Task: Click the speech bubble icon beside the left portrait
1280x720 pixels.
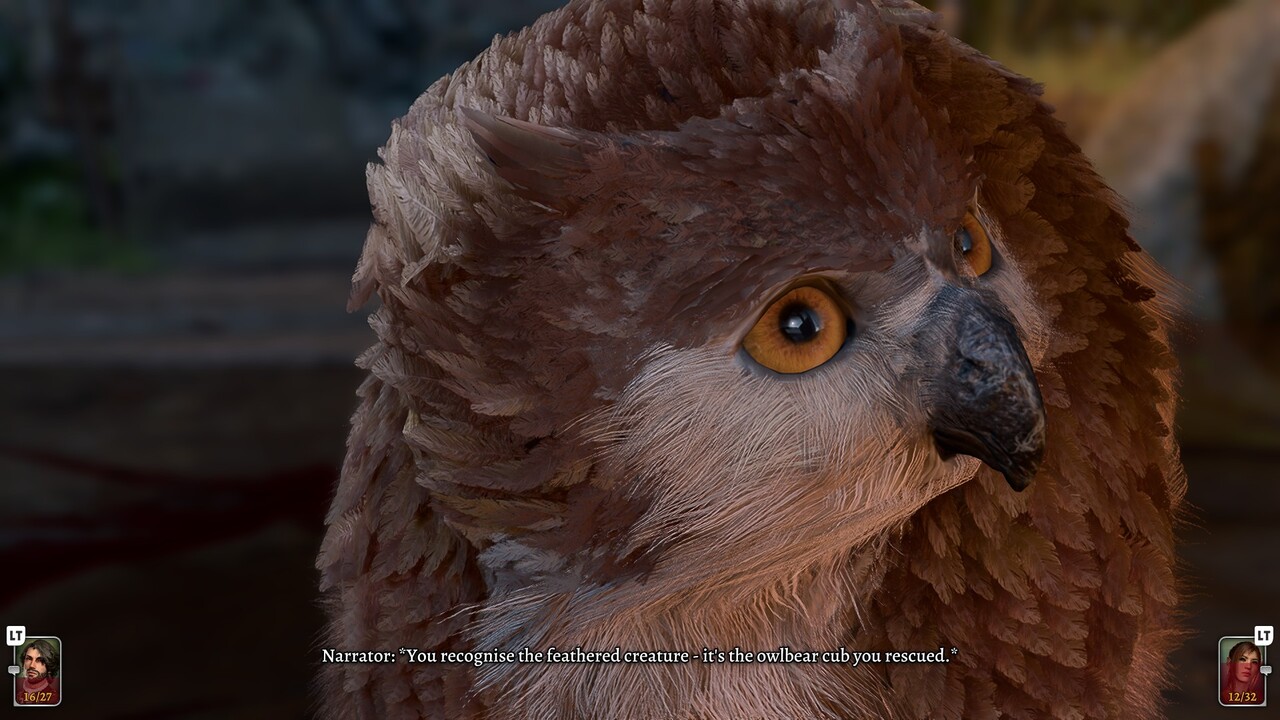Action: click(14, 669)
